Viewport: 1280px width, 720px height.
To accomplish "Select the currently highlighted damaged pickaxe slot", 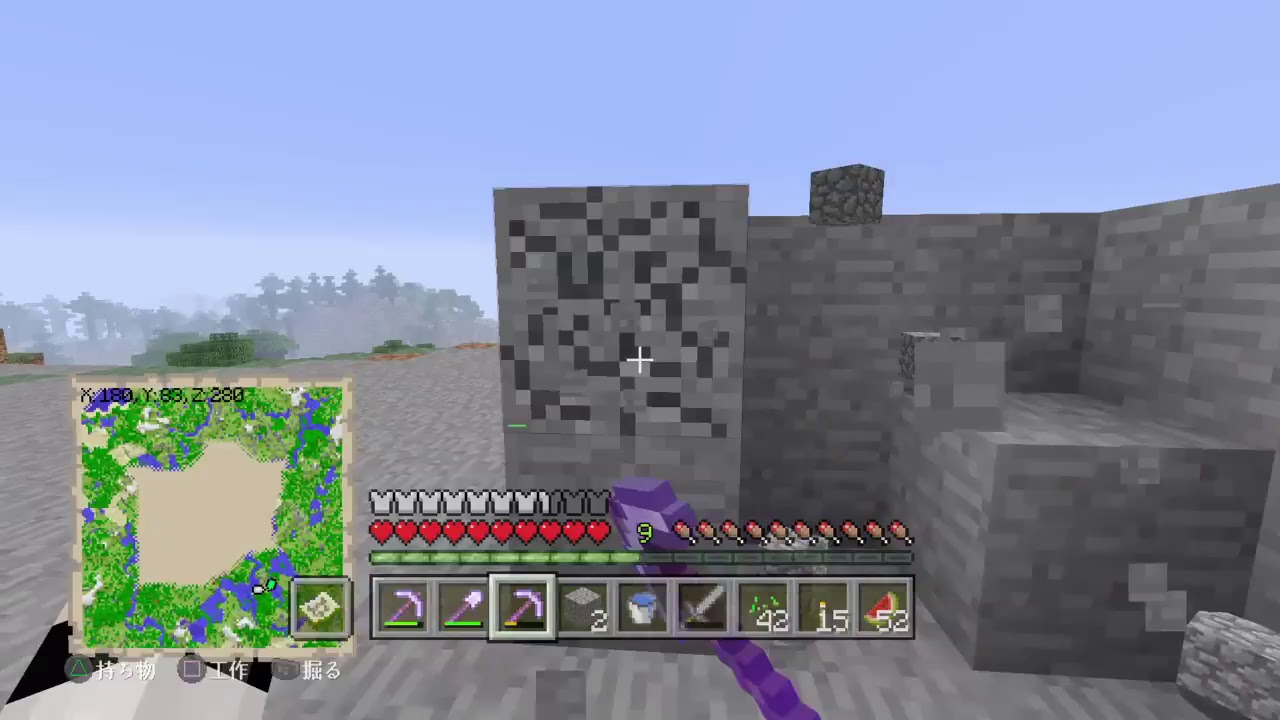I will click(525, 605).
